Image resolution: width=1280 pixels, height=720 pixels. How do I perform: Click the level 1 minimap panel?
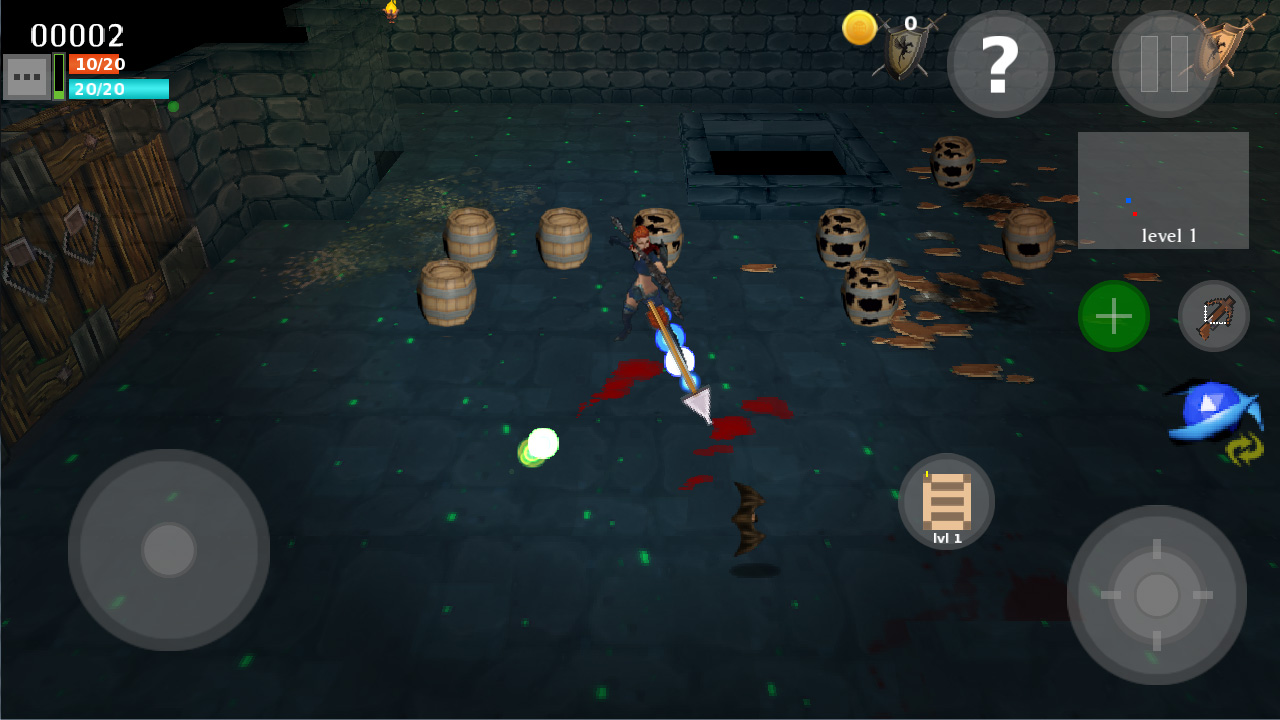click(1163, 190)
